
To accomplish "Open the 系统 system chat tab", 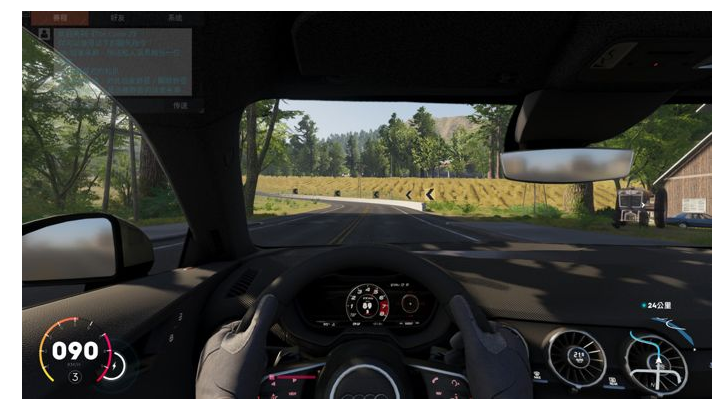I will point(174,18).
